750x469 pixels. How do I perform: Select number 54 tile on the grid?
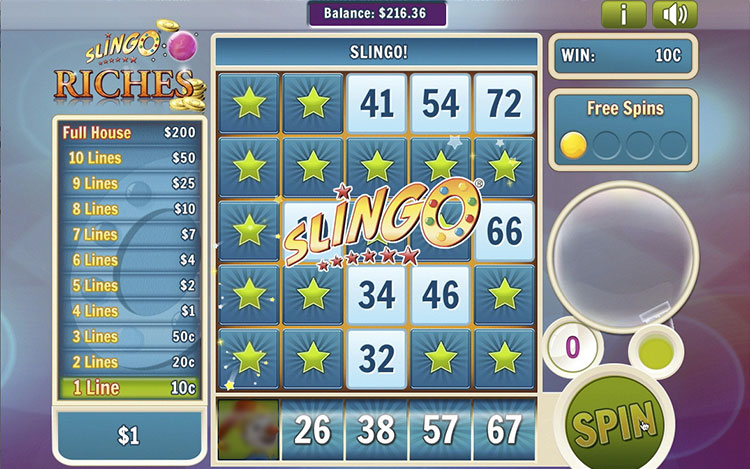[440, 103]
